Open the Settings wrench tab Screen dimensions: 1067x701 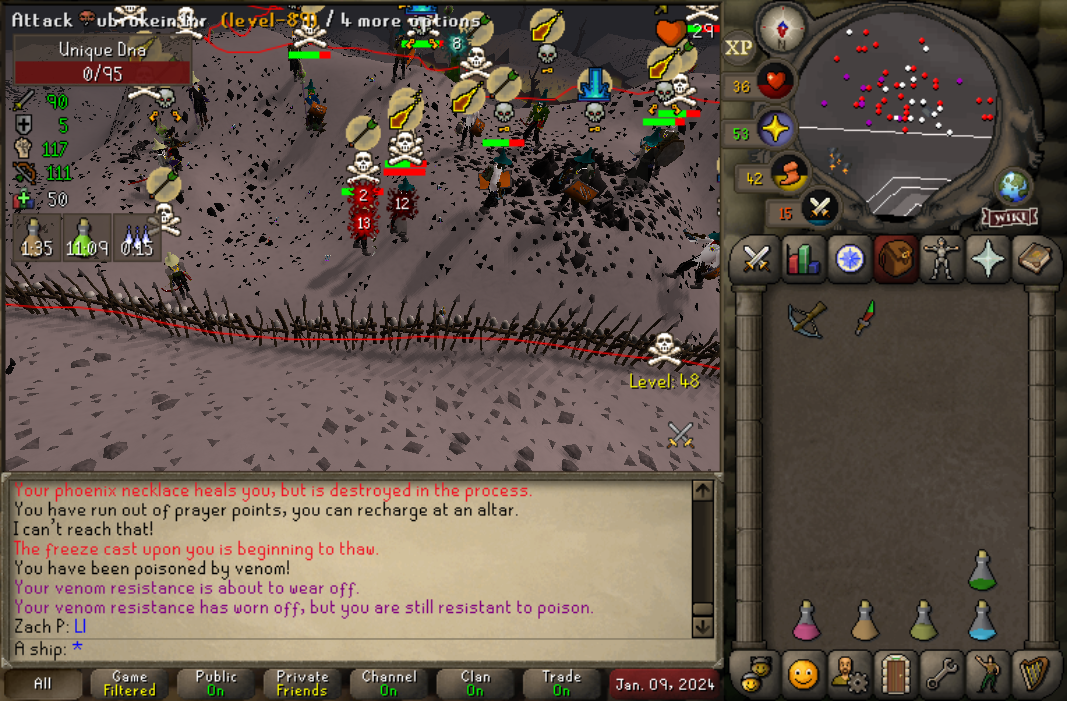tap(942, 675)
